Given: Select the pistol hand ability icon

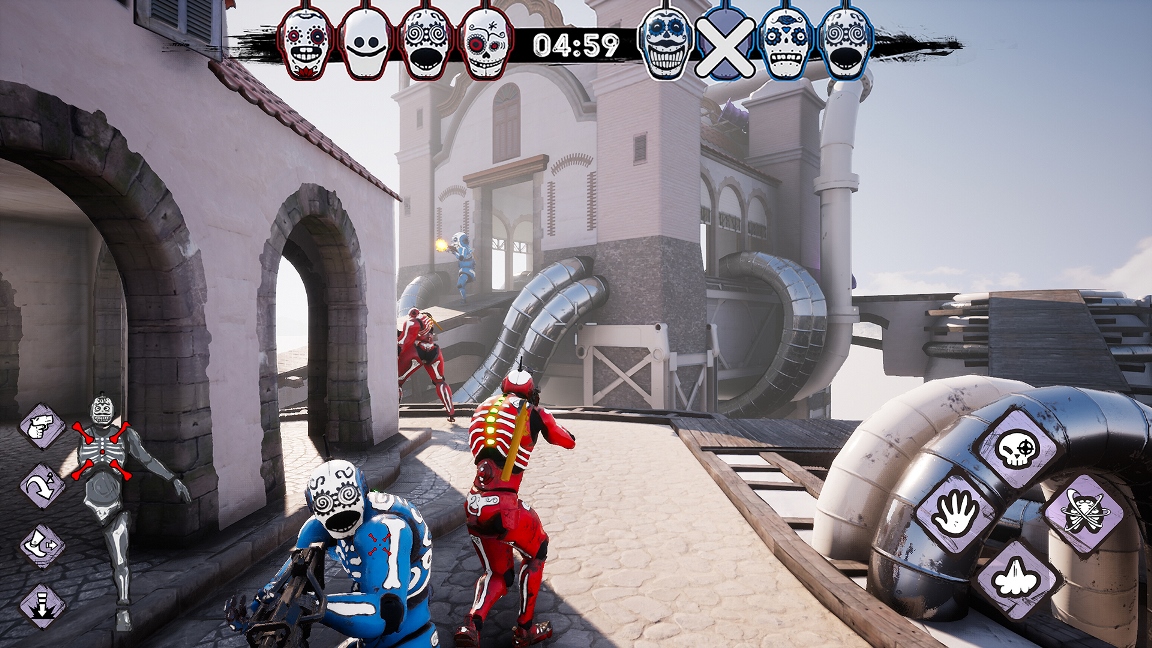Looking at the screenshot, I should [42, 427].
